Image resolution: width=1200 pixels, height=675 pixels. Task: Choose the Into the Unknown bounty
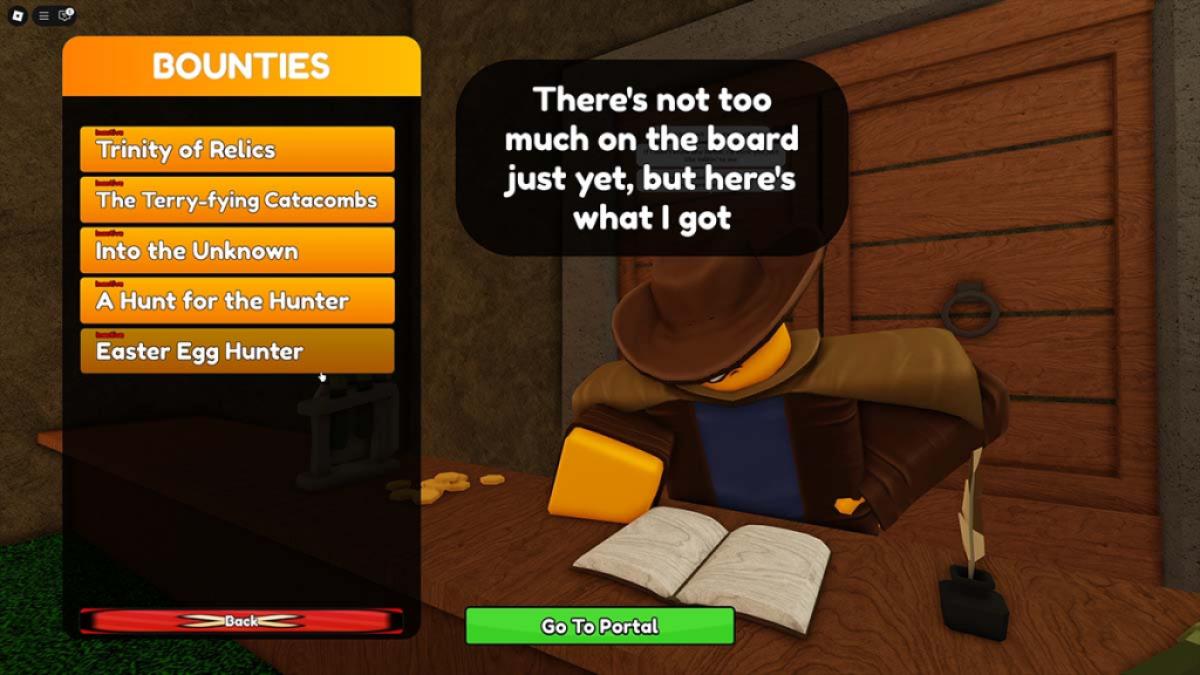[237, 251]
